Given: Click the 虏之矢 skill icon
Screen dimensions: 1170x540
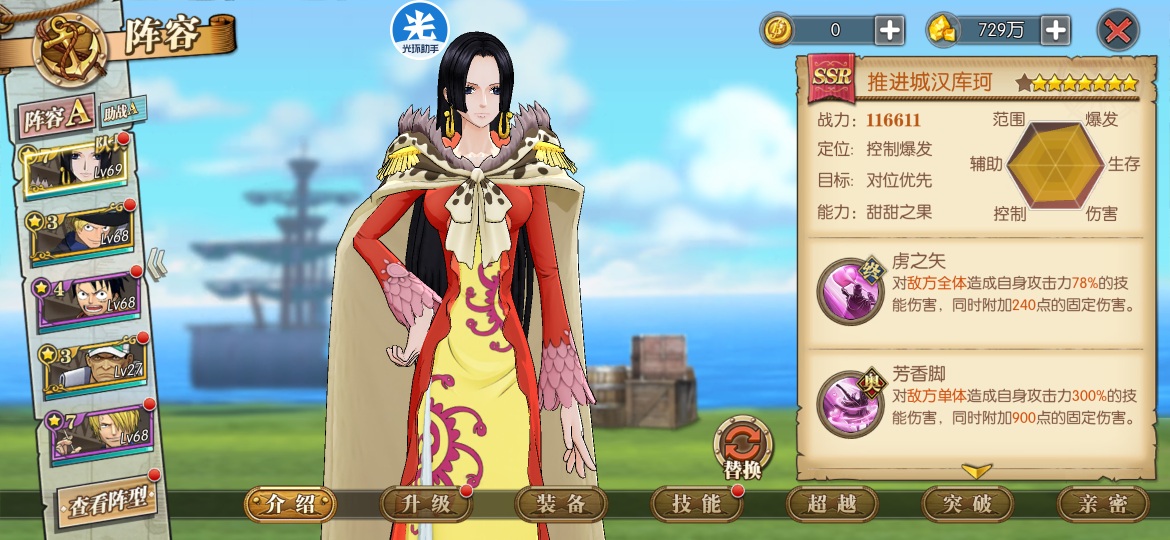Looking at the screenshot, I should click(850, 291).
